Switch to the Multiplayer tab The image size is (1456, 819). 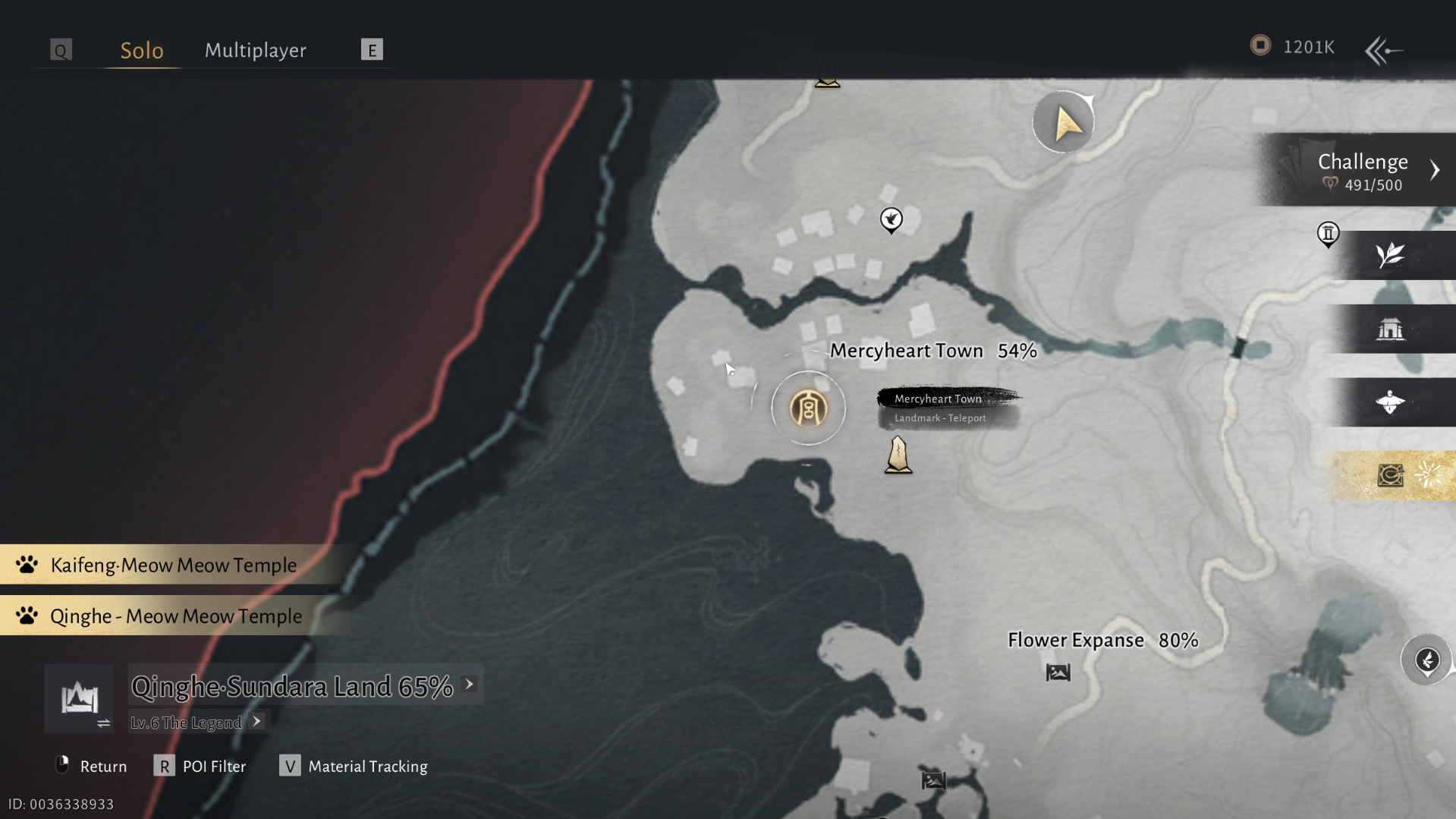(x=255, y=50)
